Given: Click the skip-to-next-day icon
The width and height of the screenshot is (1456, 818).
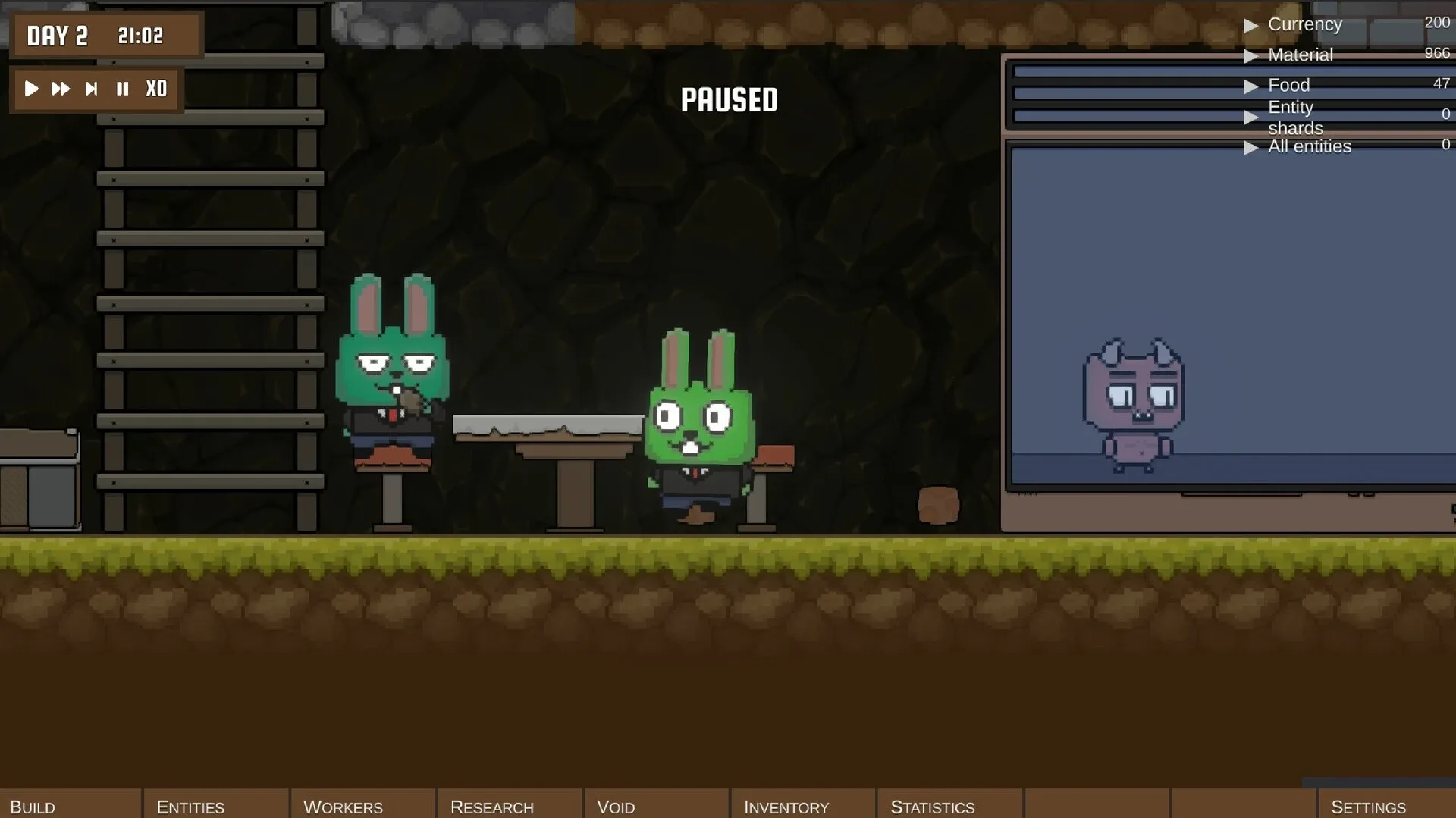Looking at the screenshot, I should [91, 89].
